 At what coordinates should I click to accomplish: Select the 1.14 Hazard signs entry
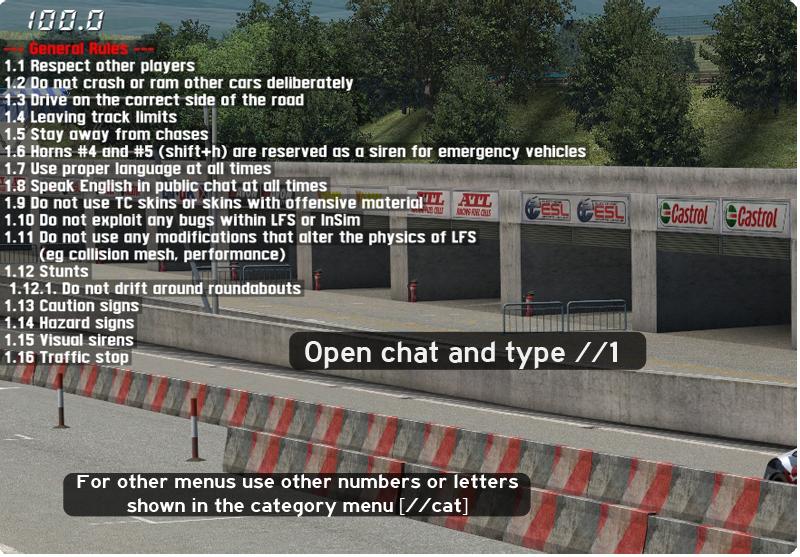(69, 323)
